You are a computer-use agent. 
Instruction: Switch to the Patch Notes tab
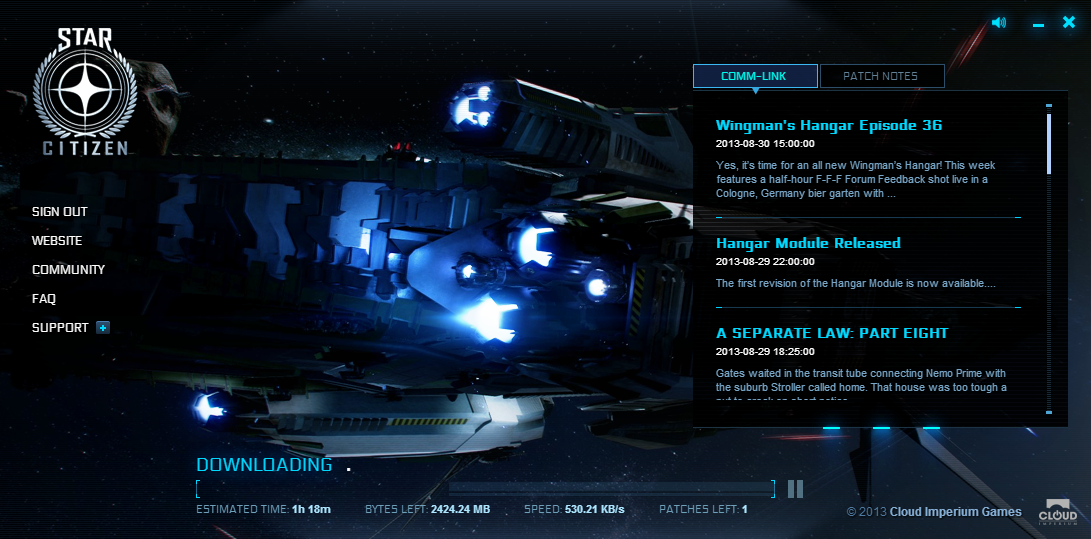coord(881,76)
